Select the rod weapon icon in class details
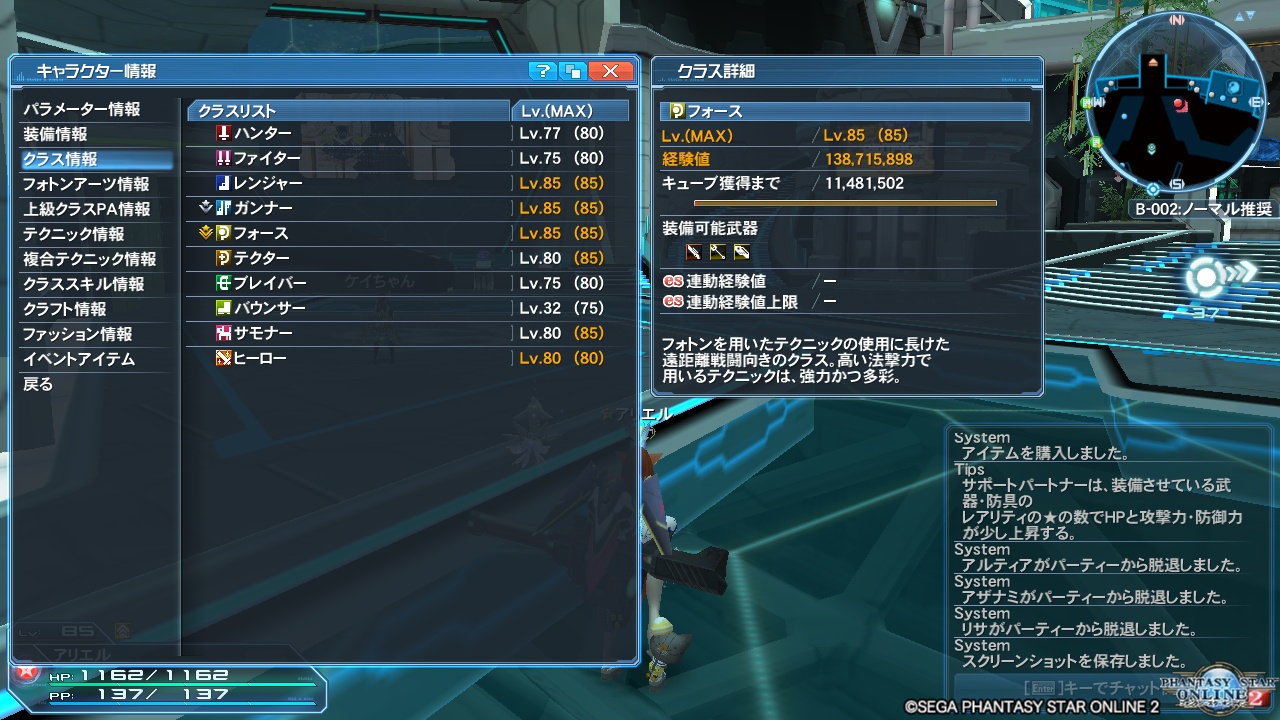The image size is (1280, 720). [716, 253]
